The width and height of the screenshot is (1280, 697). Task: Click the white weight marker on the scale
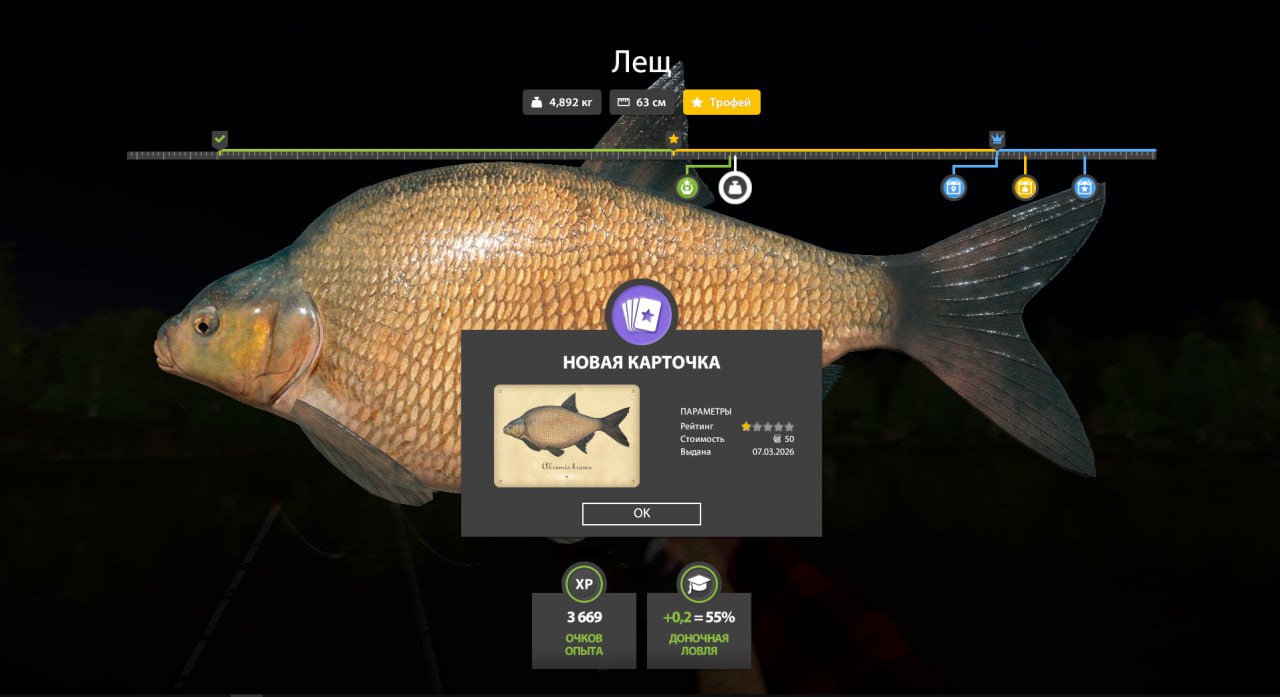click(735, 187)
